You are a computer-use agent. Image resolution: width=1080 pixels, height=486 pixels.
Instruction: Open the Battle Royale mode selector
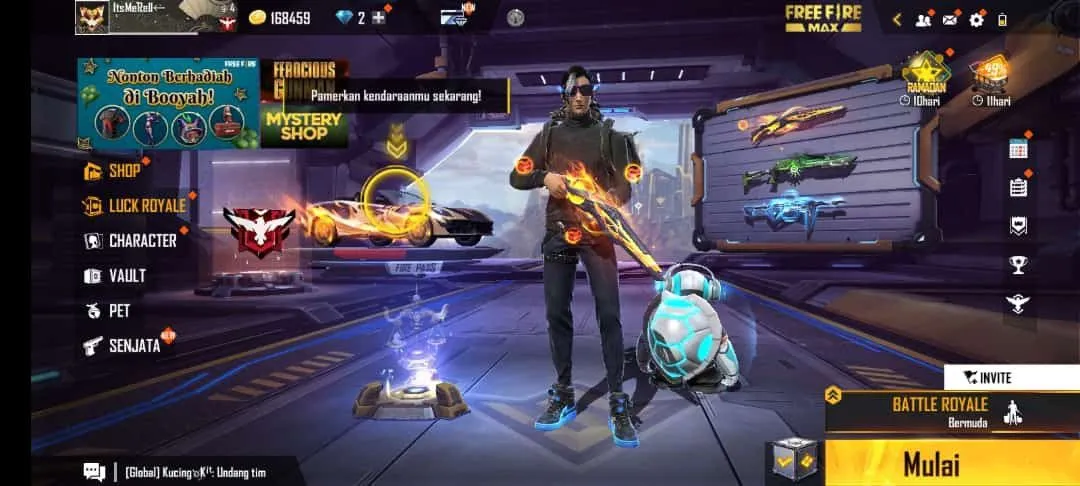(x=940, y=410)
